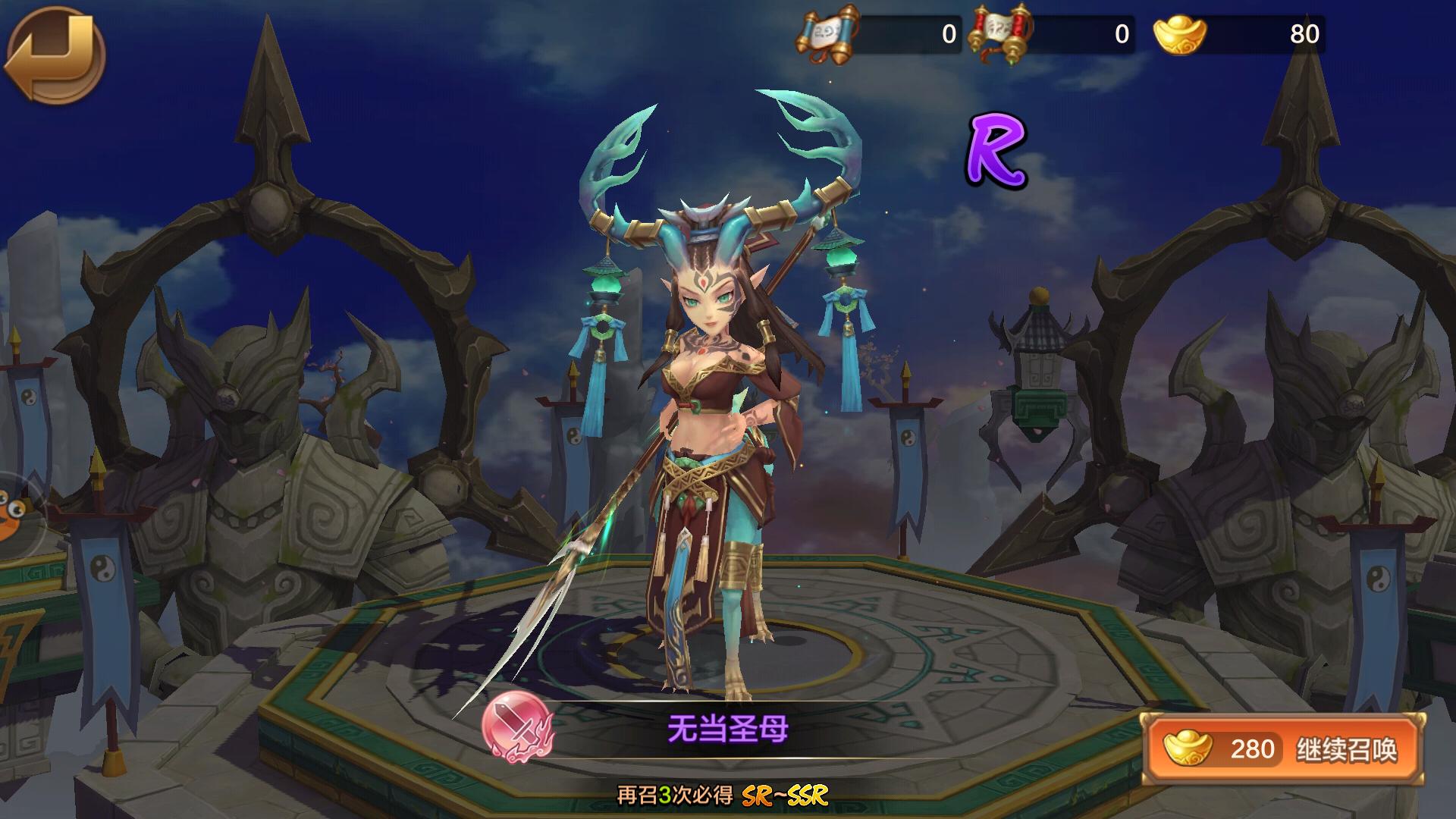Image resolution: width=1456 pixels, height=819 pixels.
Task: Go back with the golden arrow button
Action: tap(55, 55)
